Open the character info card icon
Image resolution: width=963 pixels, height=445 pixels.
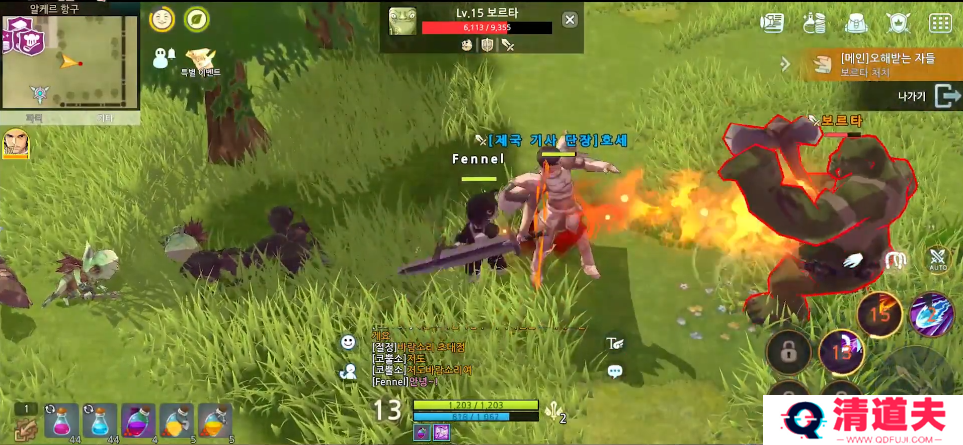coord(772,22)
